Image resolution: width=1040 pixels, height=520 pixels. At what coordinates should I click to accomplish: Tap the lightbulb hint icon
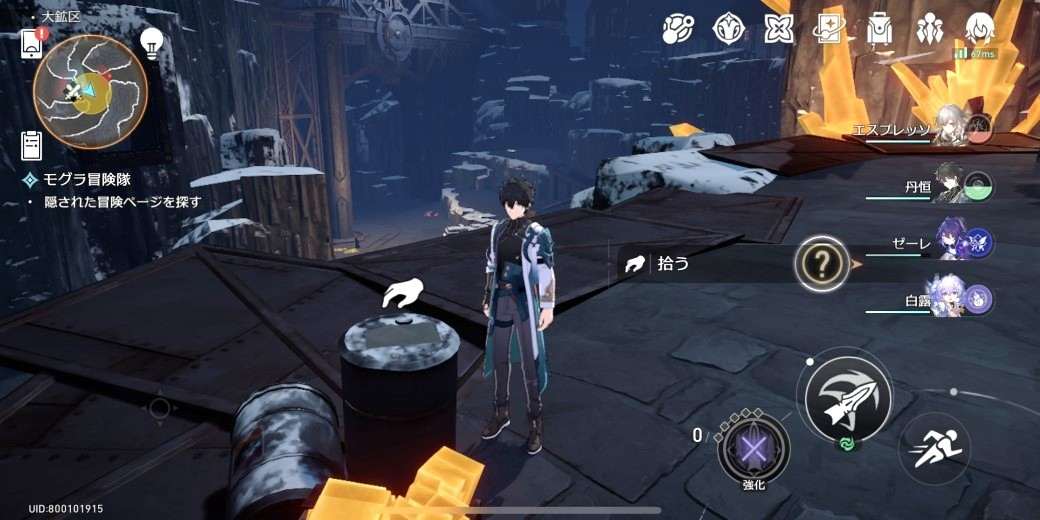pos(151,43)
